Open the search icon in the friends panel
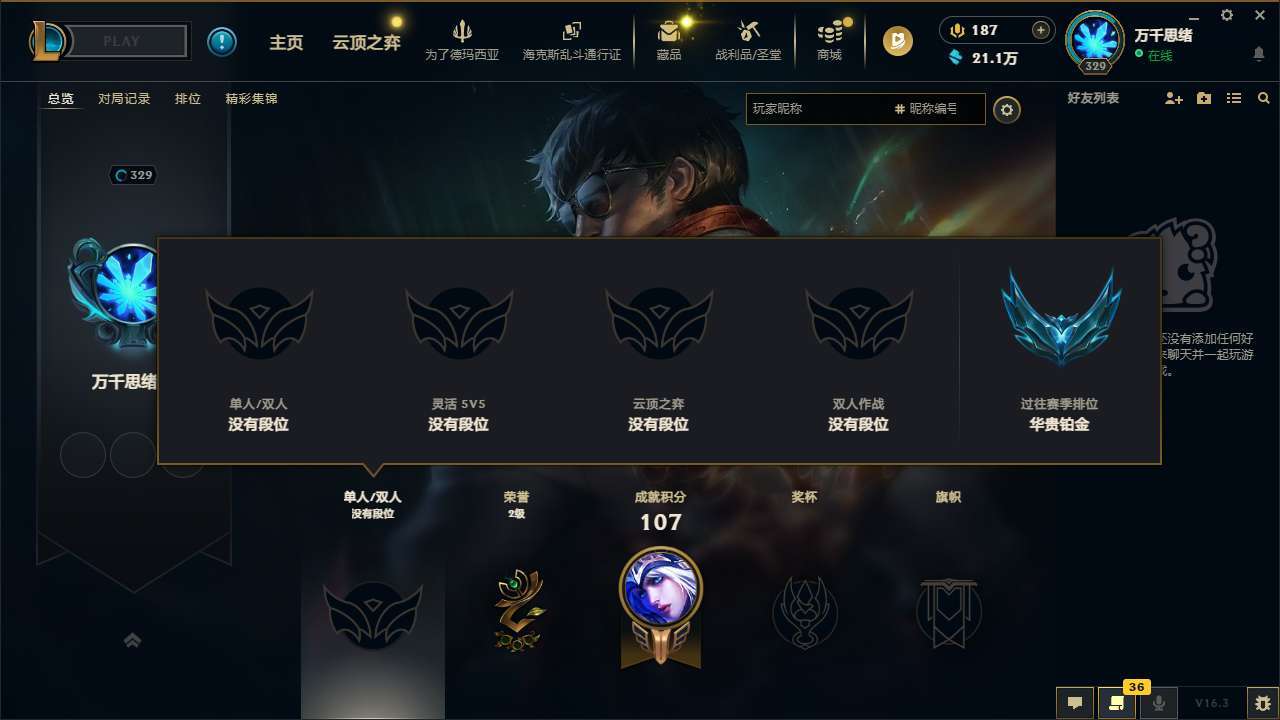This screenshot has width=1280, height=720. pos(1264,98)
